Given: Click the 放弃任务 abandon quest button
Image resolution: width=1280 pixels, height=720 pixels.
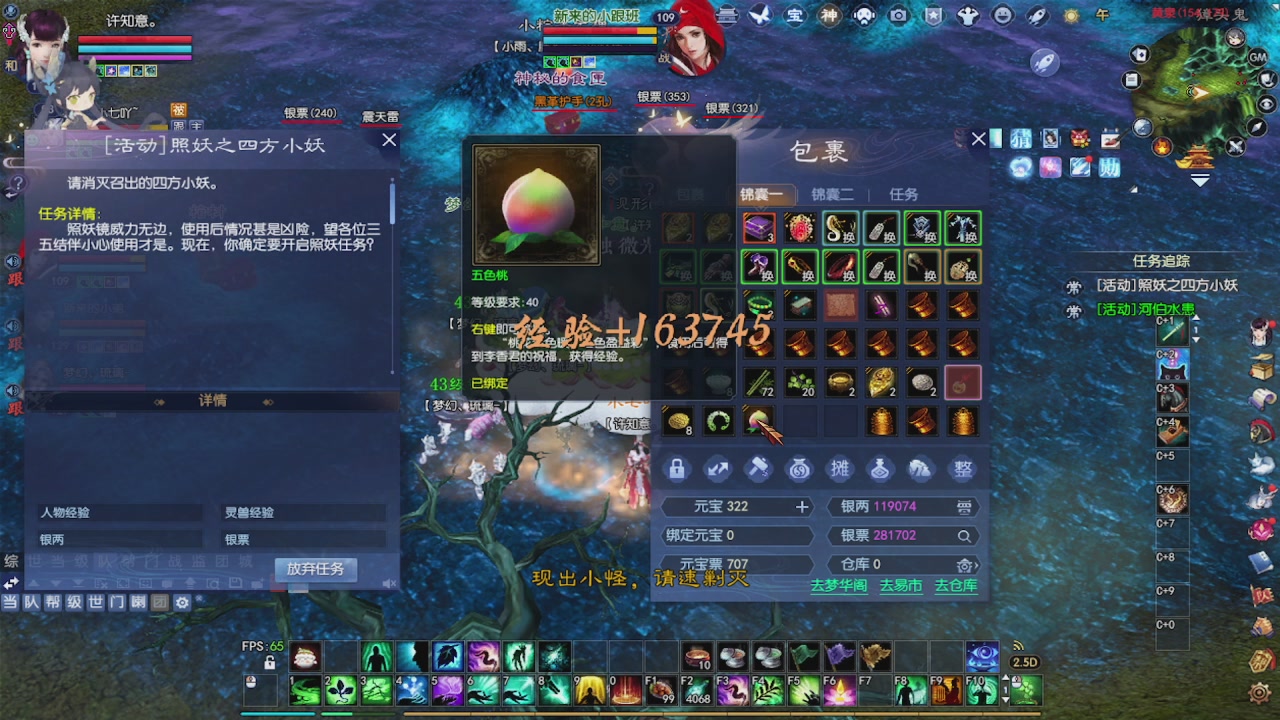Looking at the screenshot, I should click(x=314, y=570).
